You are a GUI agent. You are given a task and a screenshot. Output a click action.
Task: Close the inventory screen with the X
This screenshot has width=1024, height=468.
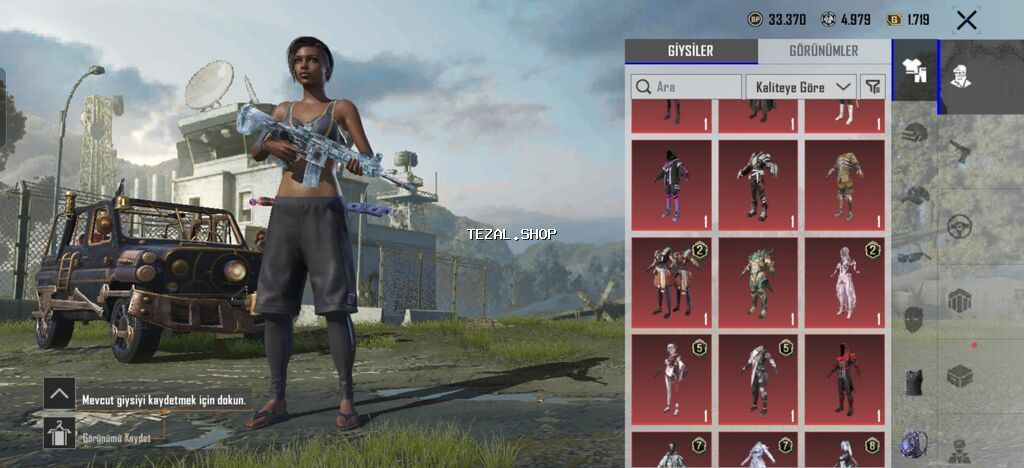coord(966,20)
